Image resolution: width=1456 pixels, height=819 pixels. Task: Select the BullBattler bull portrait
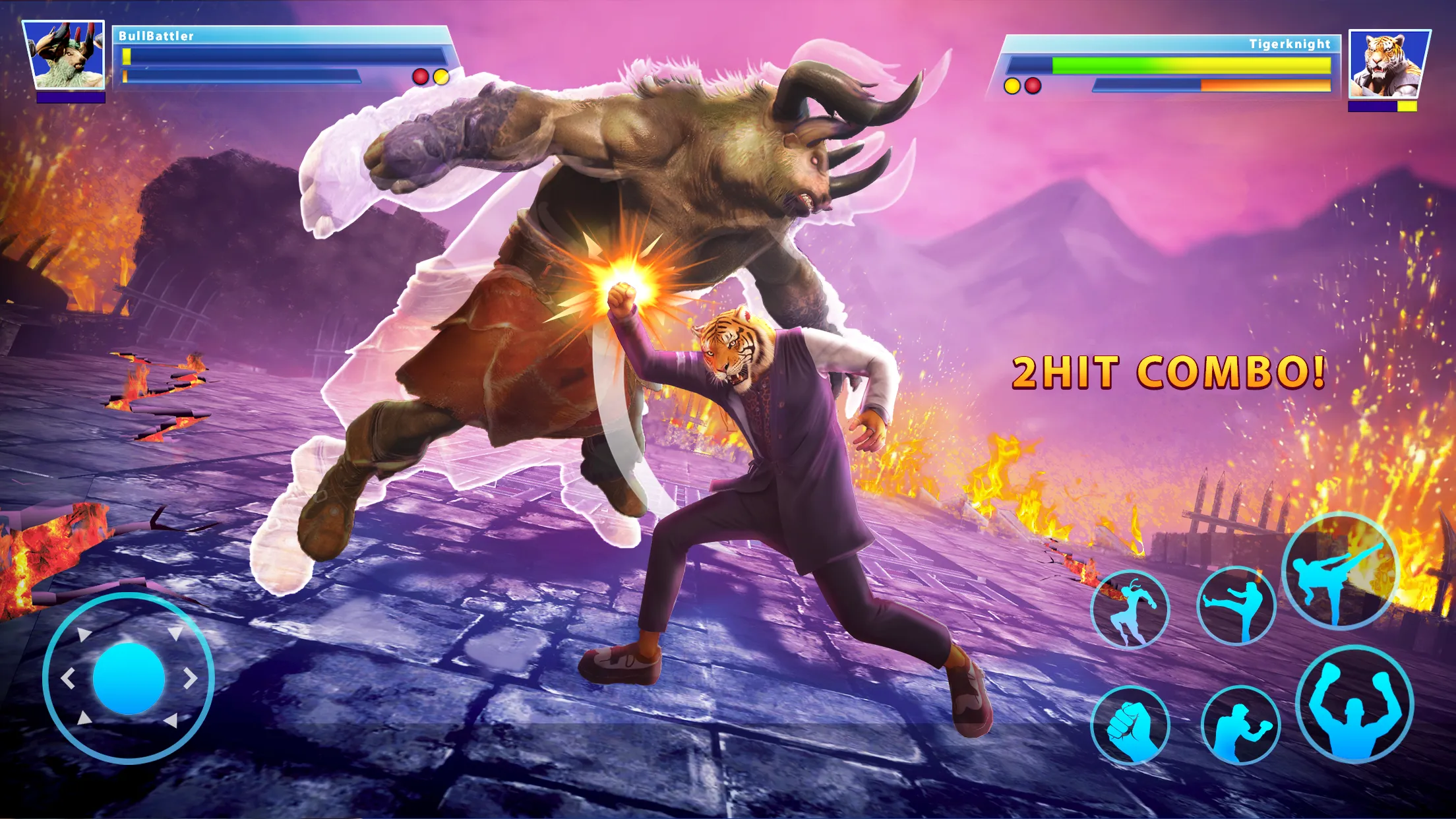(x=65, y=55)
